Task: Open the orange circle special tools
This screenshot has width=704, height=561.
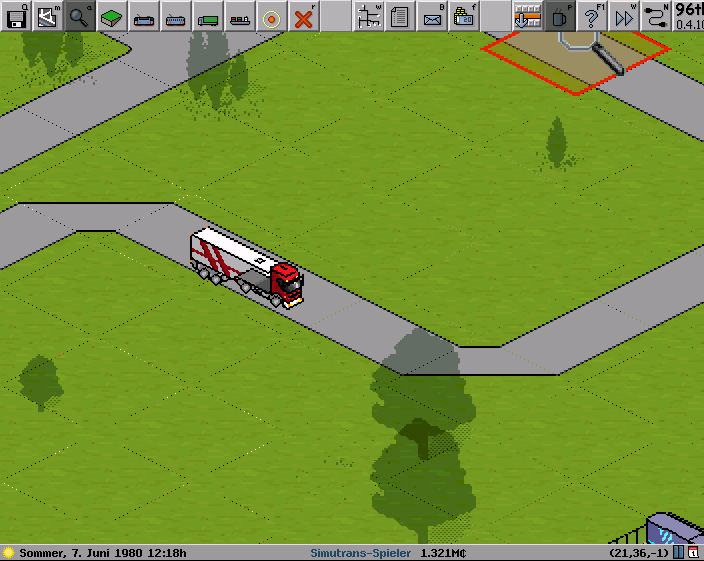Action: (x=272, y=16)
